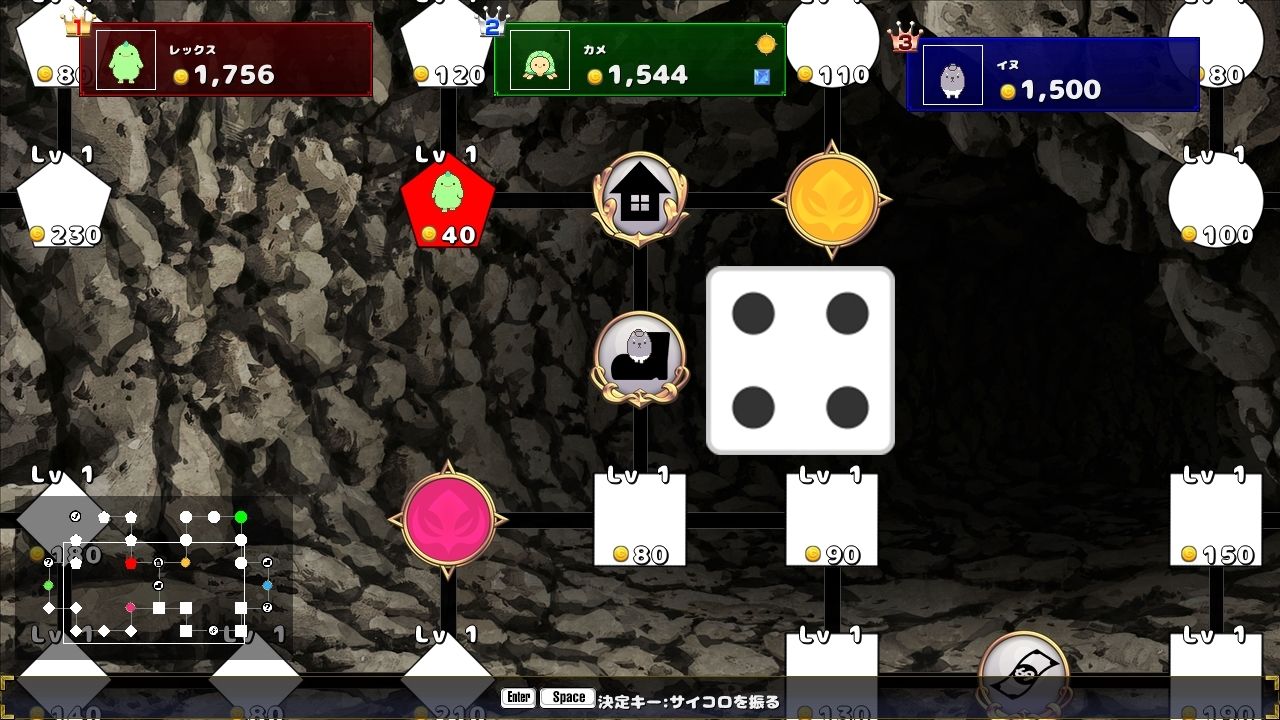
Task: Select the minimap in the bottom left corner
Action: click(155, 570)
